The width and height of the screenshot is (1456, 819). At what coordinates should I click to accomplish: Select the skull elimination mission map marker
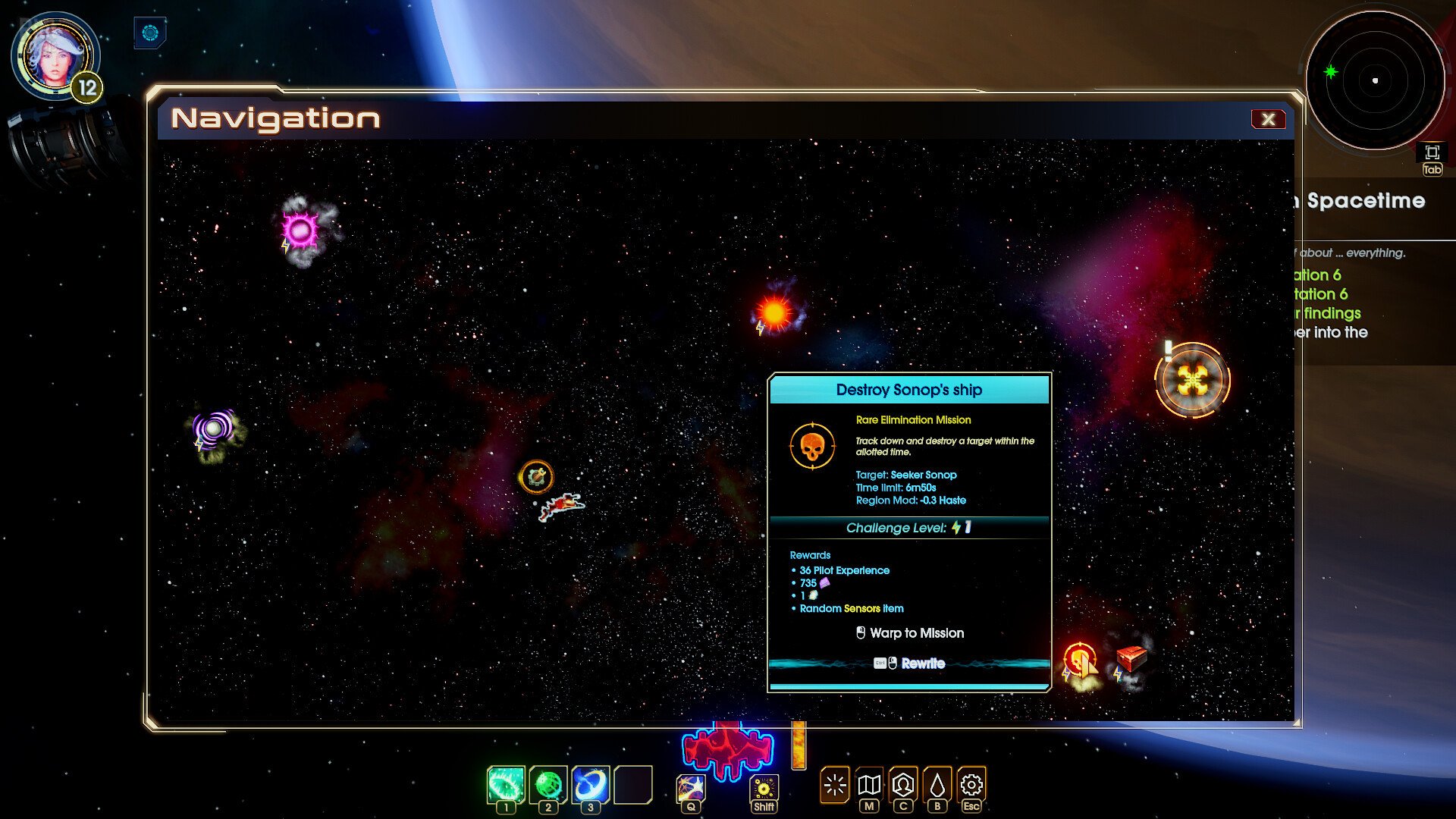point(1079,661)
